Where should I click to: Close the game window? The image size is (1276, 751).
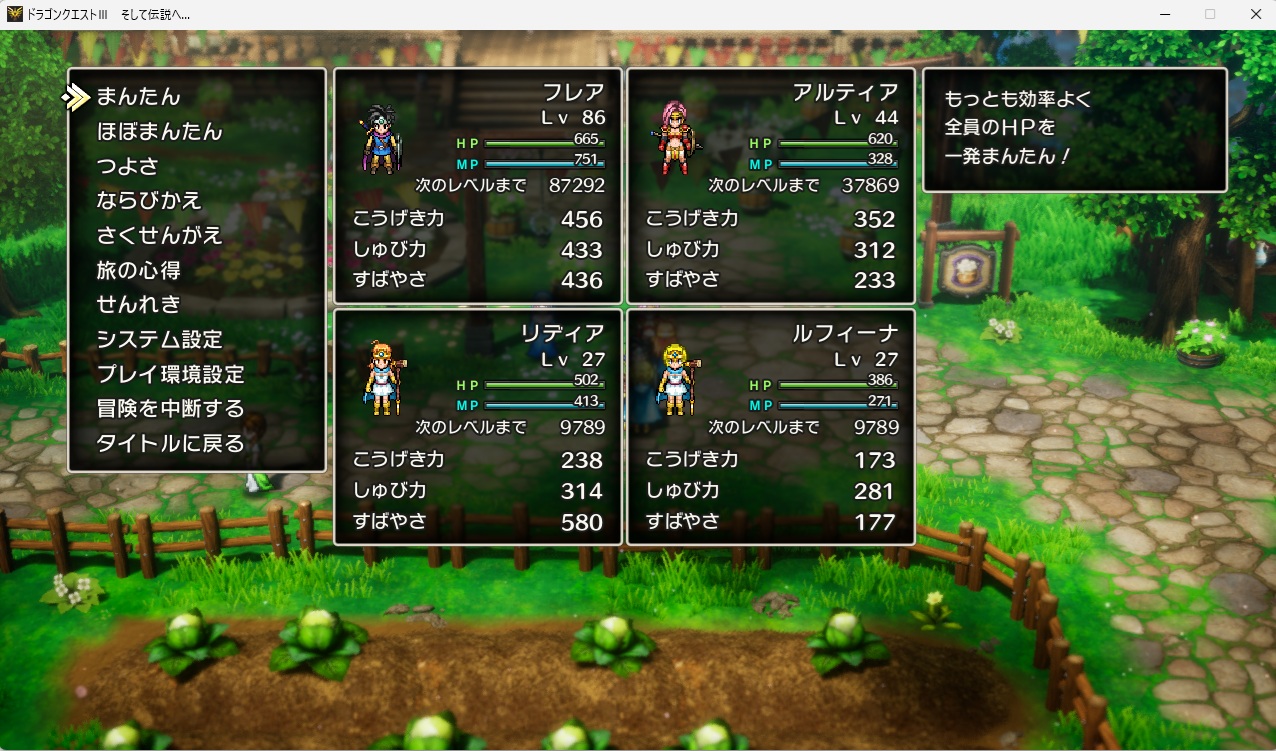pyautogui.click(x=1255, y=14)
